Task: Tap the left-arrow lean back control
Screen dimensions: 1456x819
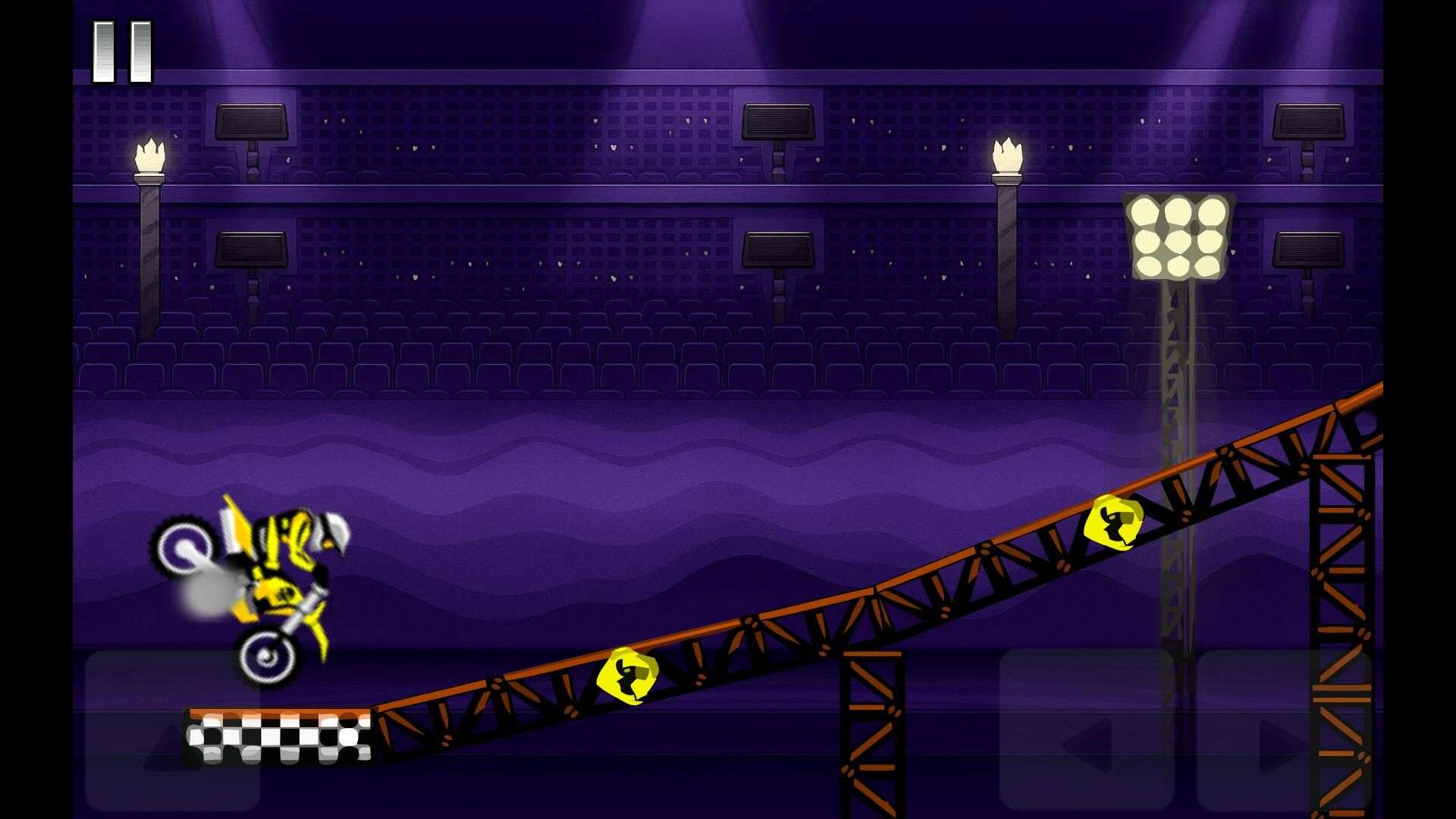Action: click(x=1087, y=731)
